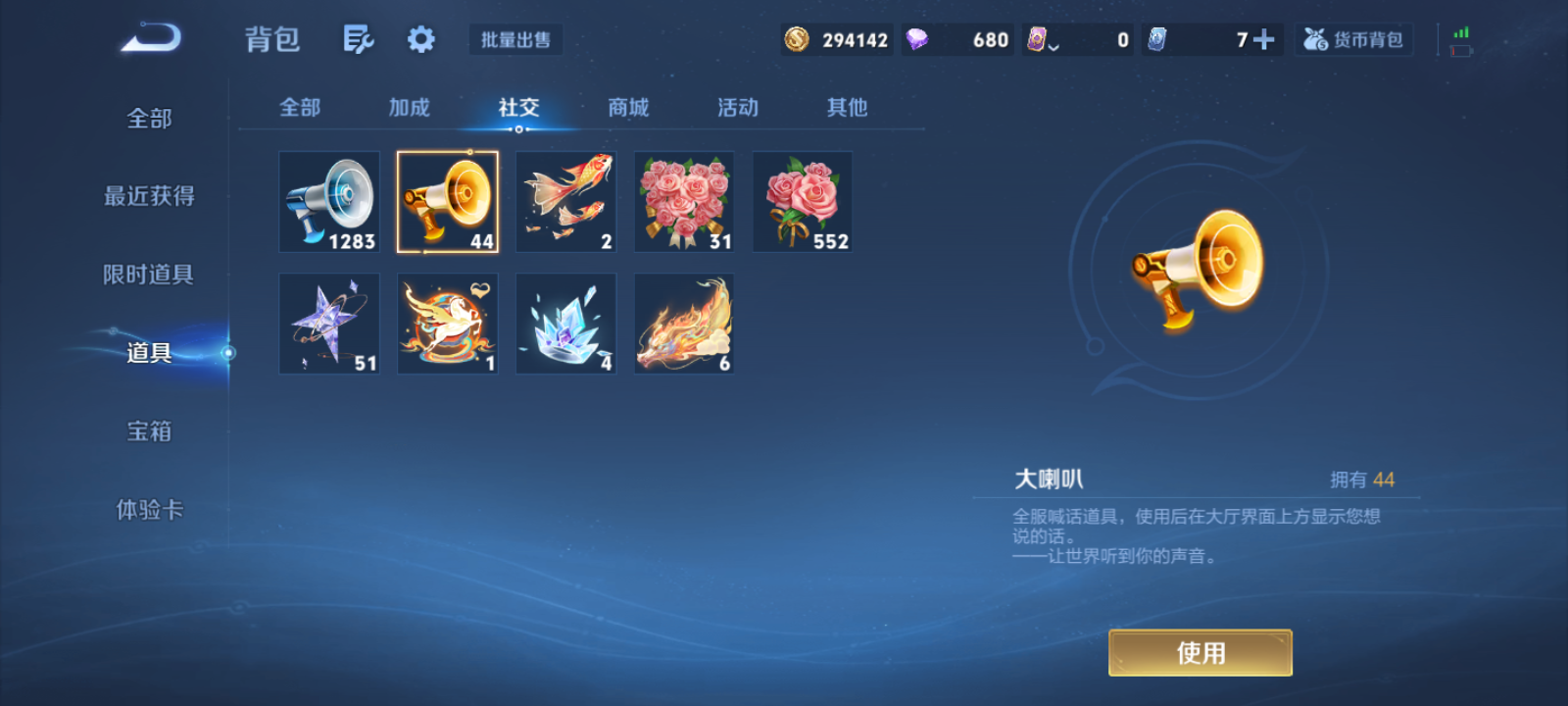Click the 批量出售 bulk sell button
Screen dimensions: 1568x706
(514, 41)
